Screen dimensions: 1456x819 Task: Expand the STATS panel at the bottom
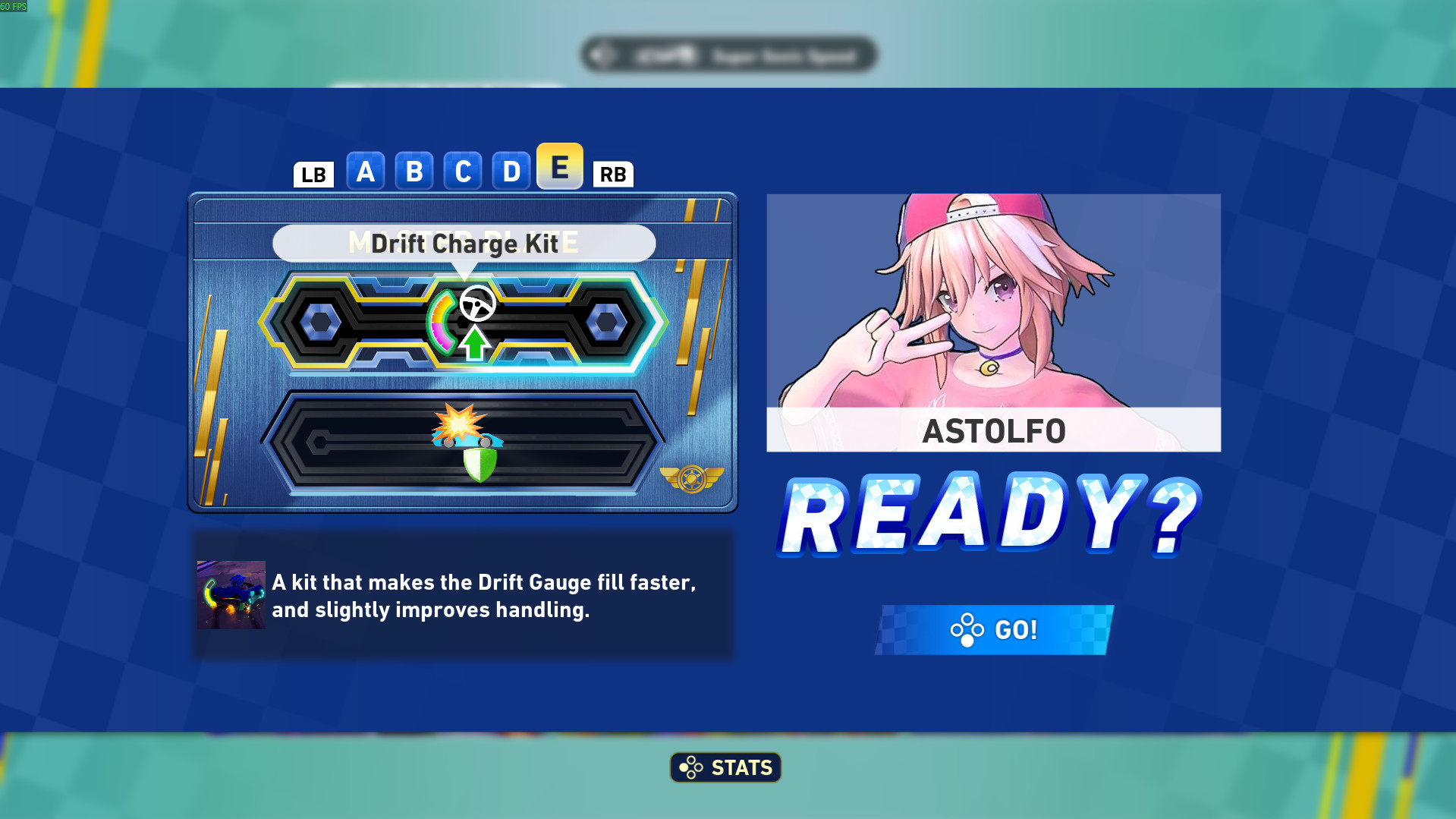[725, 767]
